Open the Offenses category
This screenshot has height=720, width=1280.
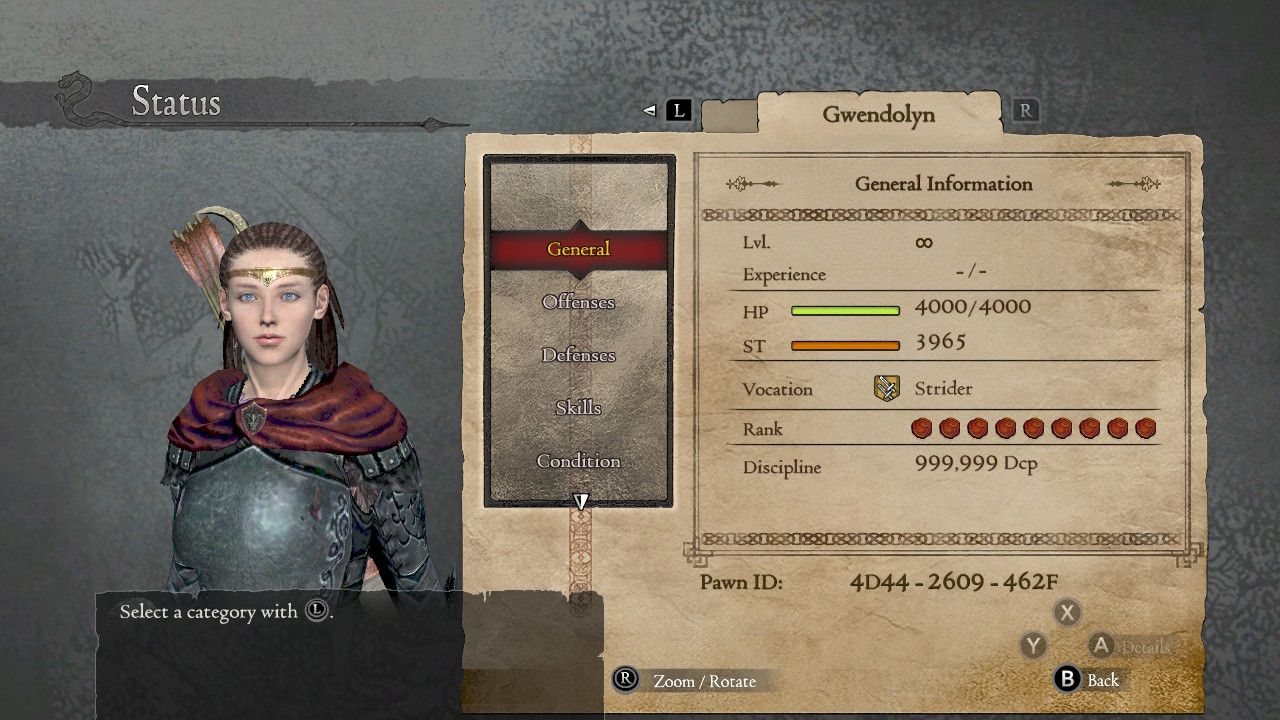(x=578, y=302)
